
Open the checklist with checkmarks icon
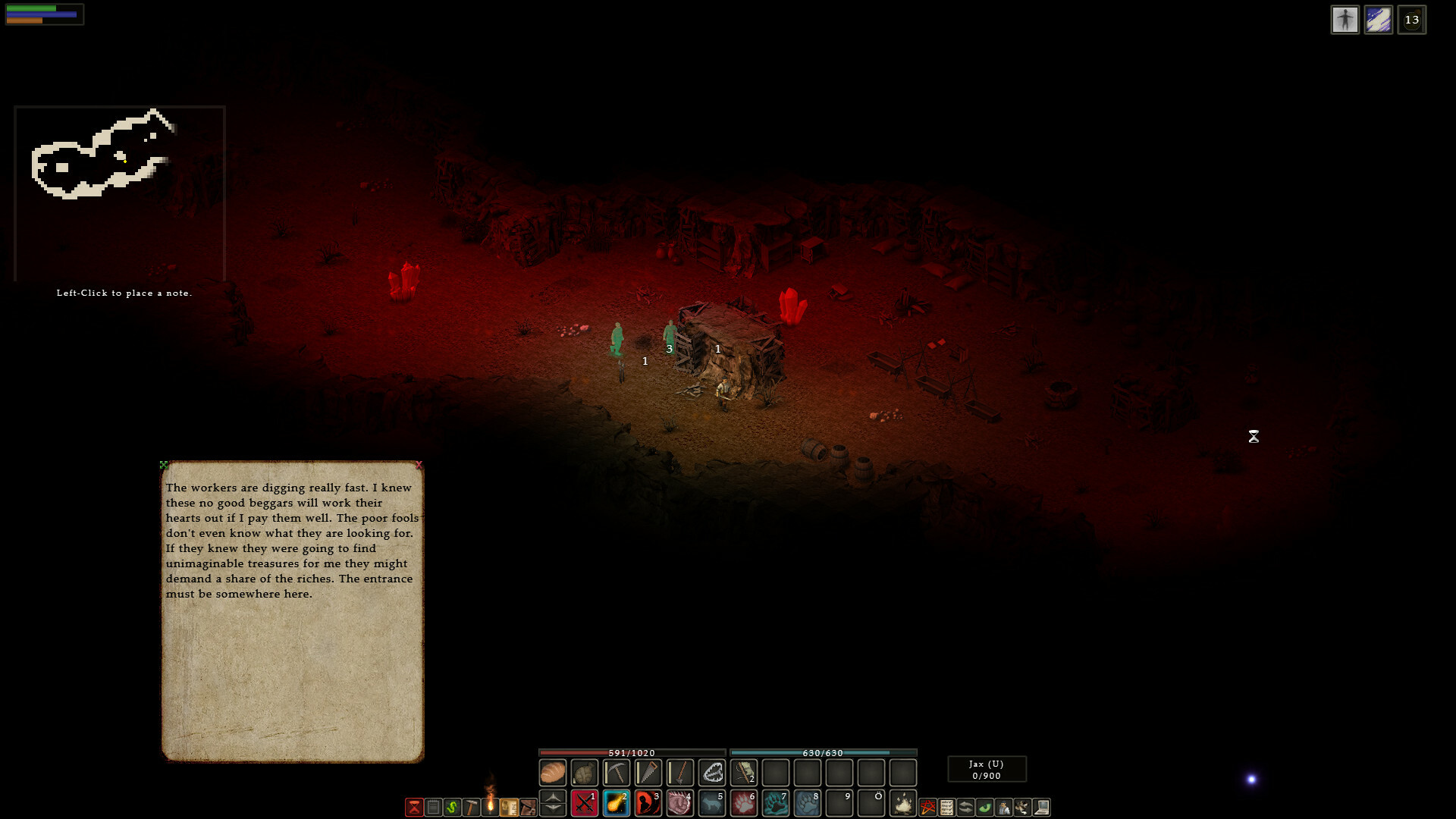[946, 808]
